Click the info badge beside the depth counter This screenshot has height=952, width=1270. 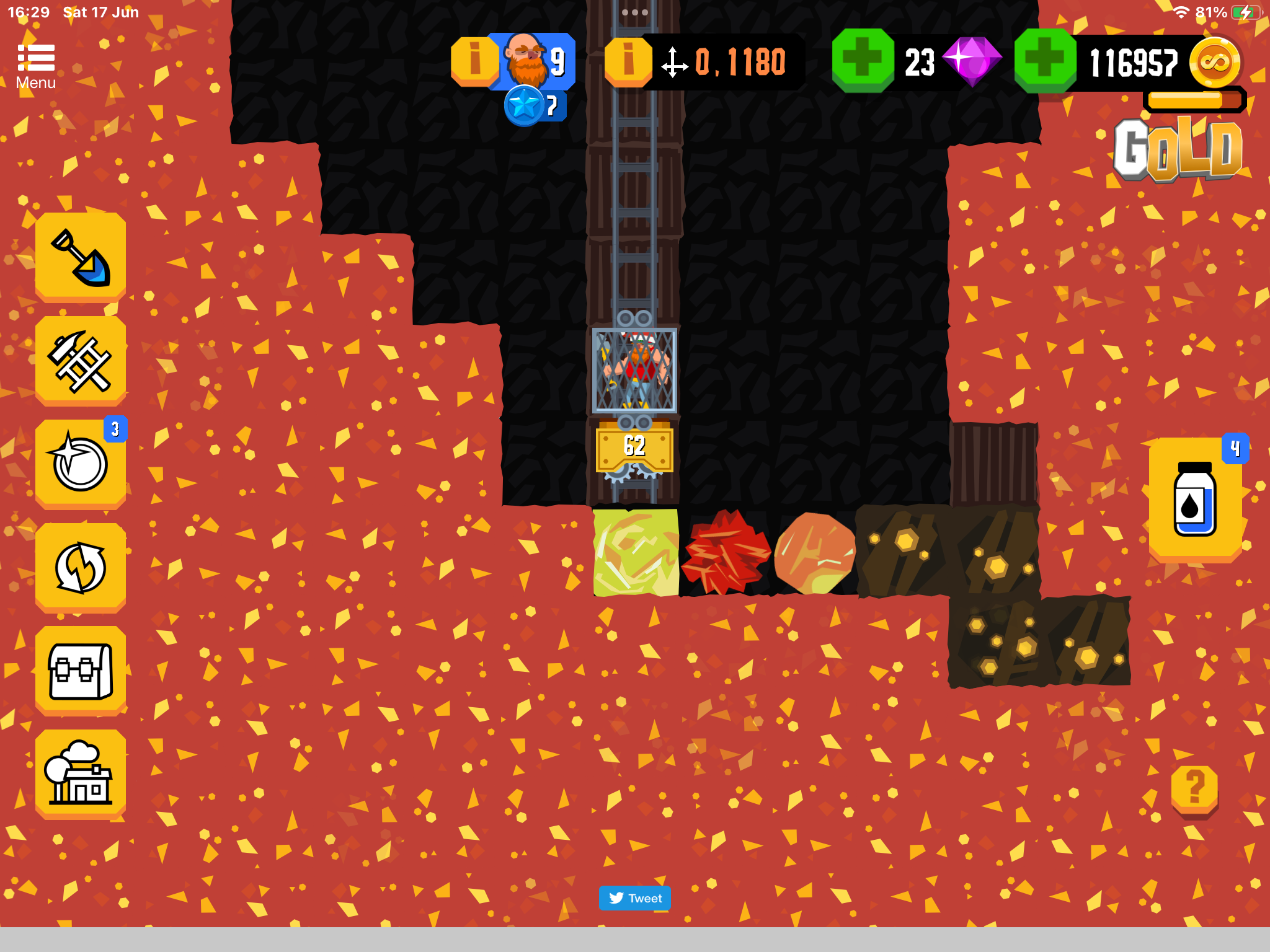[x=628, y=59]
